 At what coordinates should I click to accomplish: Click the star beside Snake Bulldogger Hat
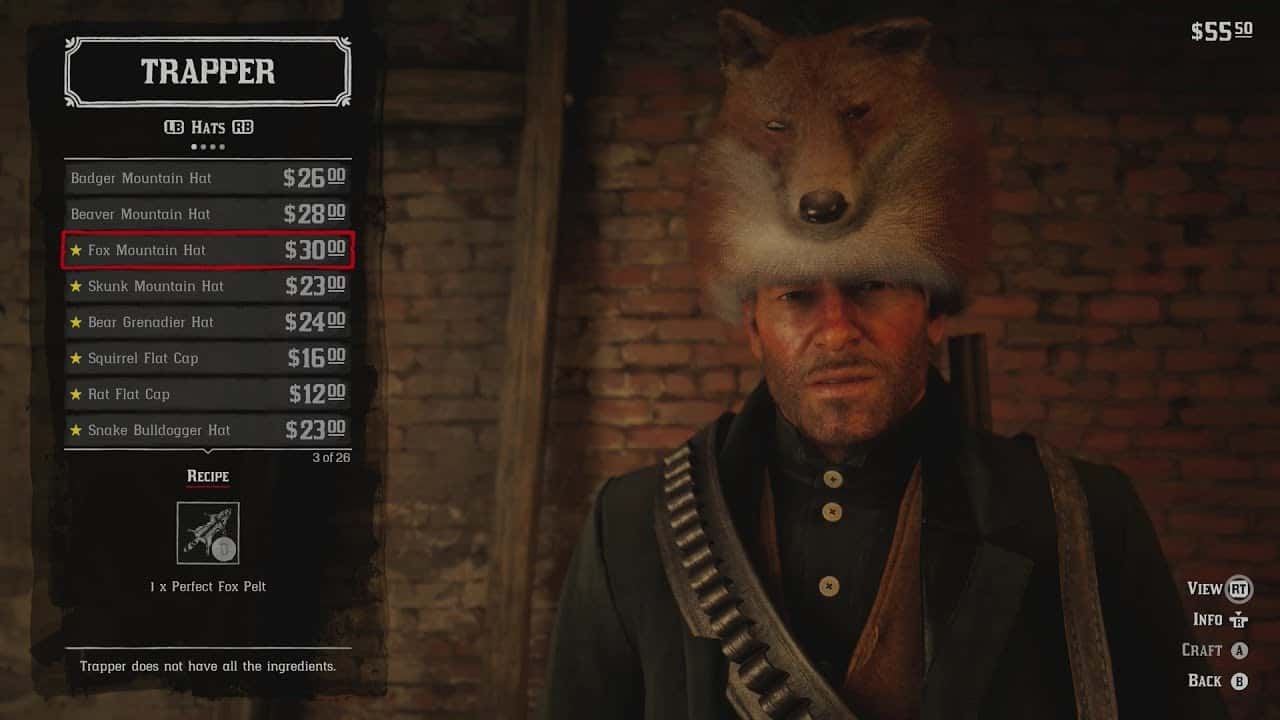[77, 430]
